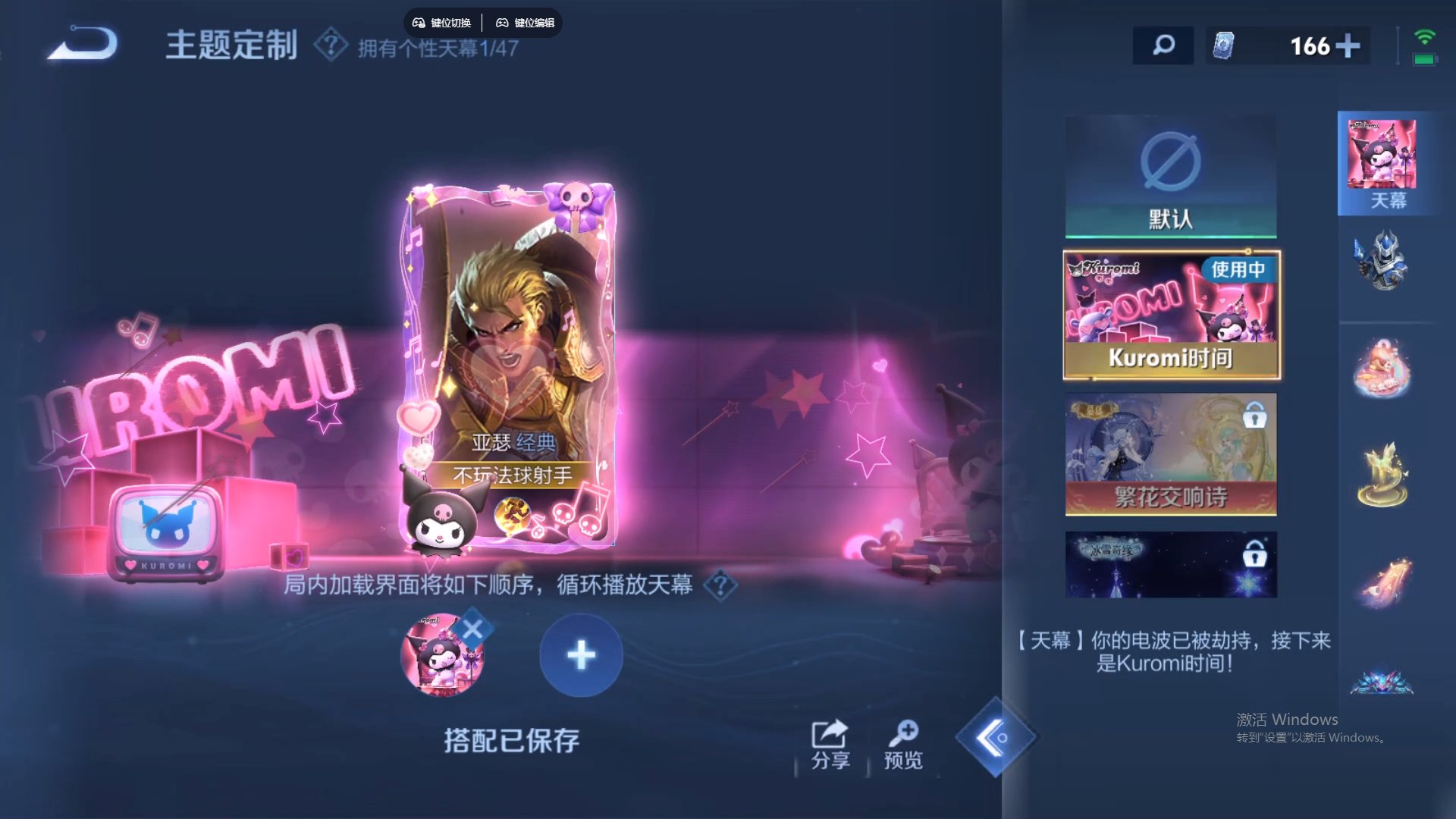Image resolution: width=1456 pixels, height=819 pixels.
Task: Remove the Kuromi entry with the X button
Action: [x=474, y=626]
